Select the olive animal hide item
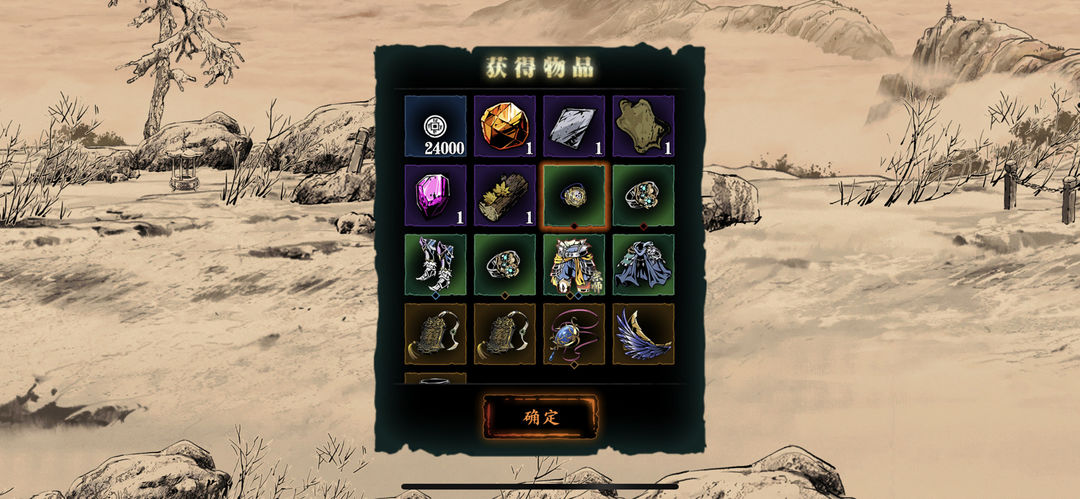Image resolution: width=1080 pixels, height=499 pixels. [643, 126]
